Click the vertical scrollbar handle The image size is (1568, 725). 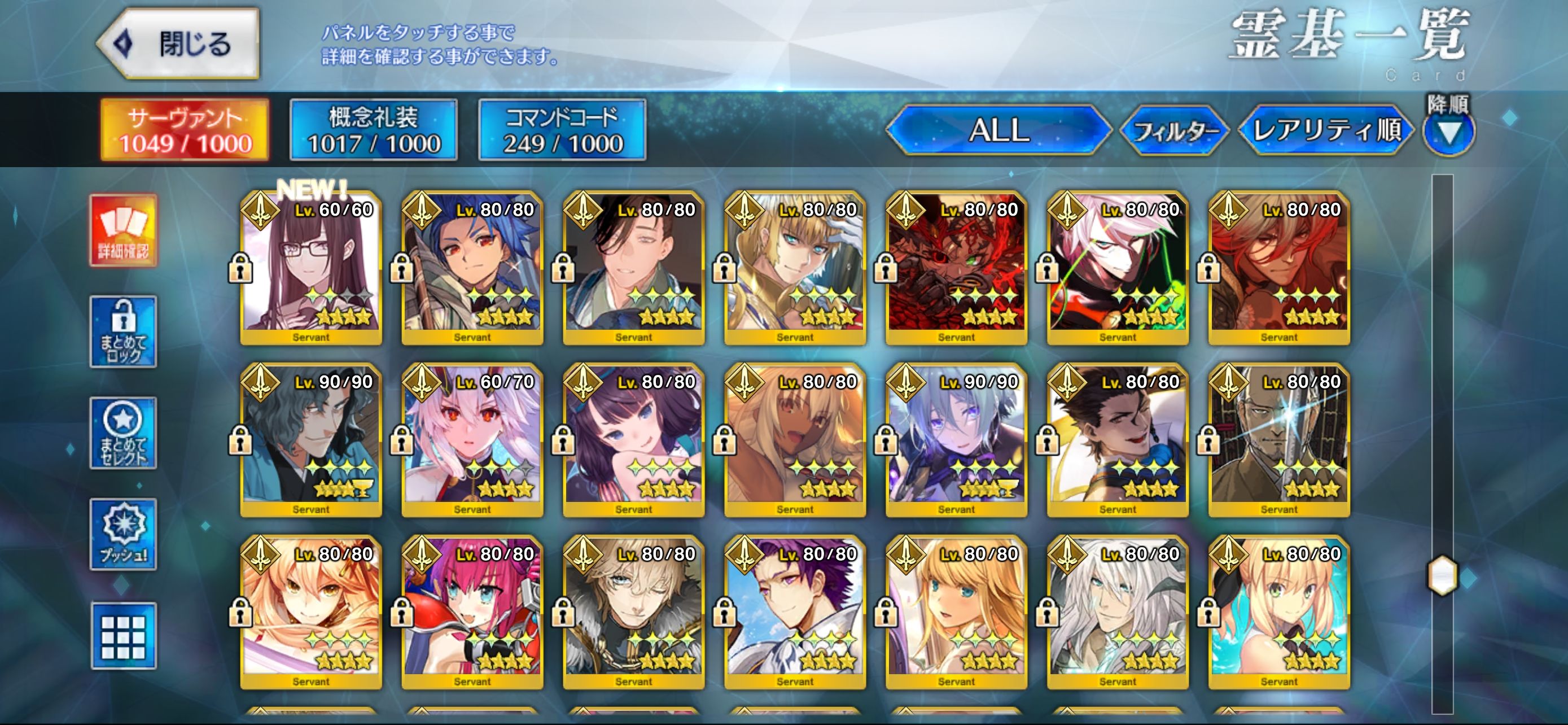click(x=1442, y=575)
